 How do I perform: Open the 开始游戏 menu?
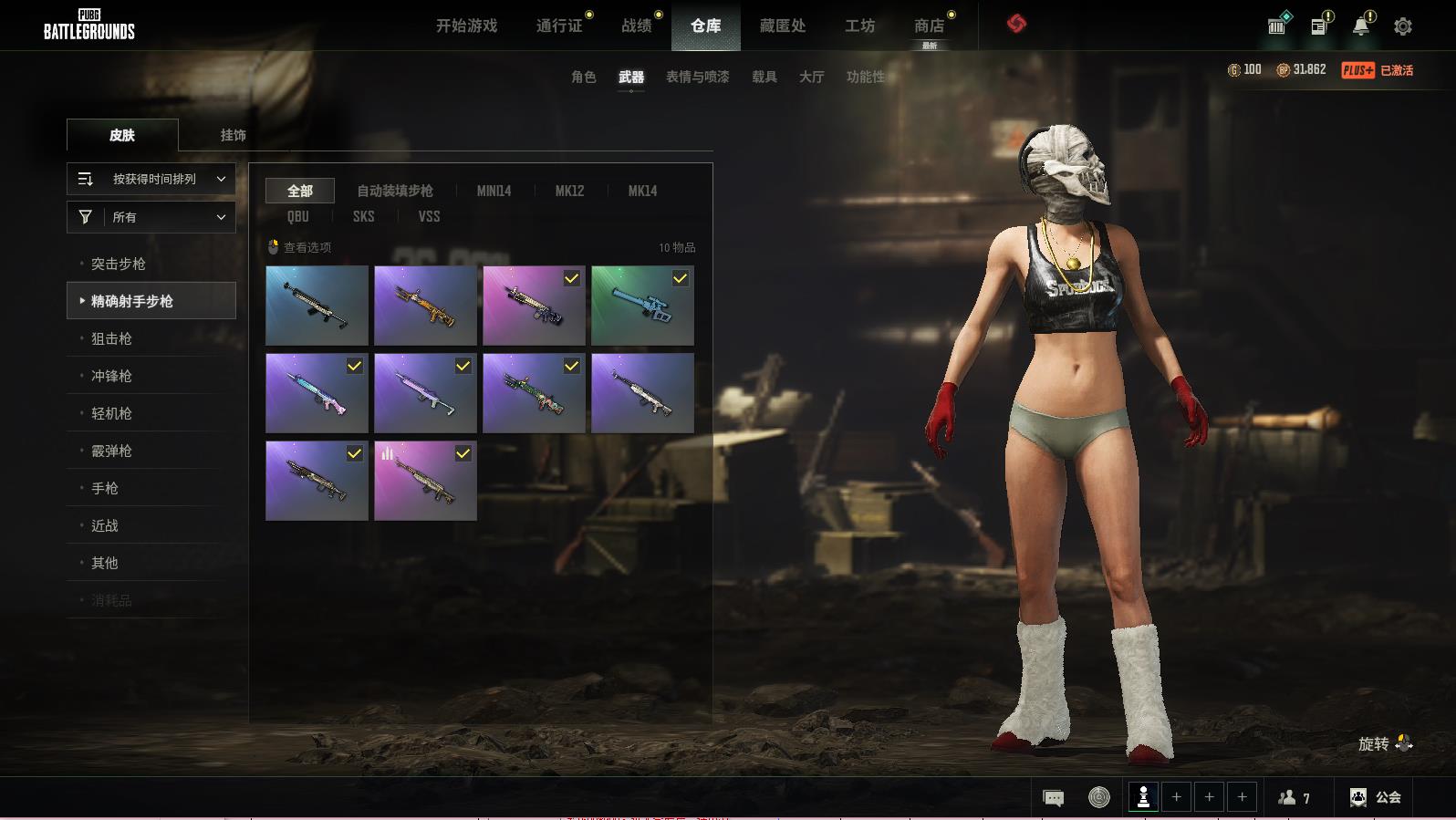(466, 26)
